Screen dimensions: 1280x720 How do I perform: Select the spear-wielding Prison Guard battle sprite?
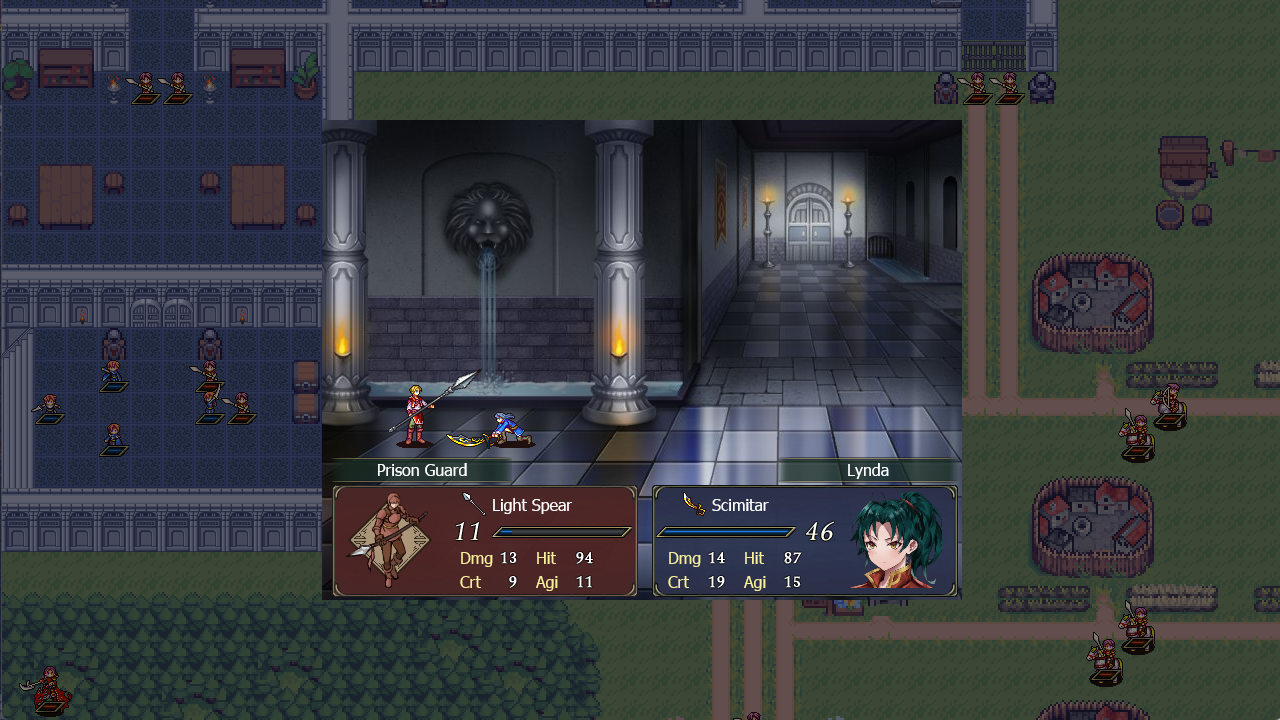point(414,410)
